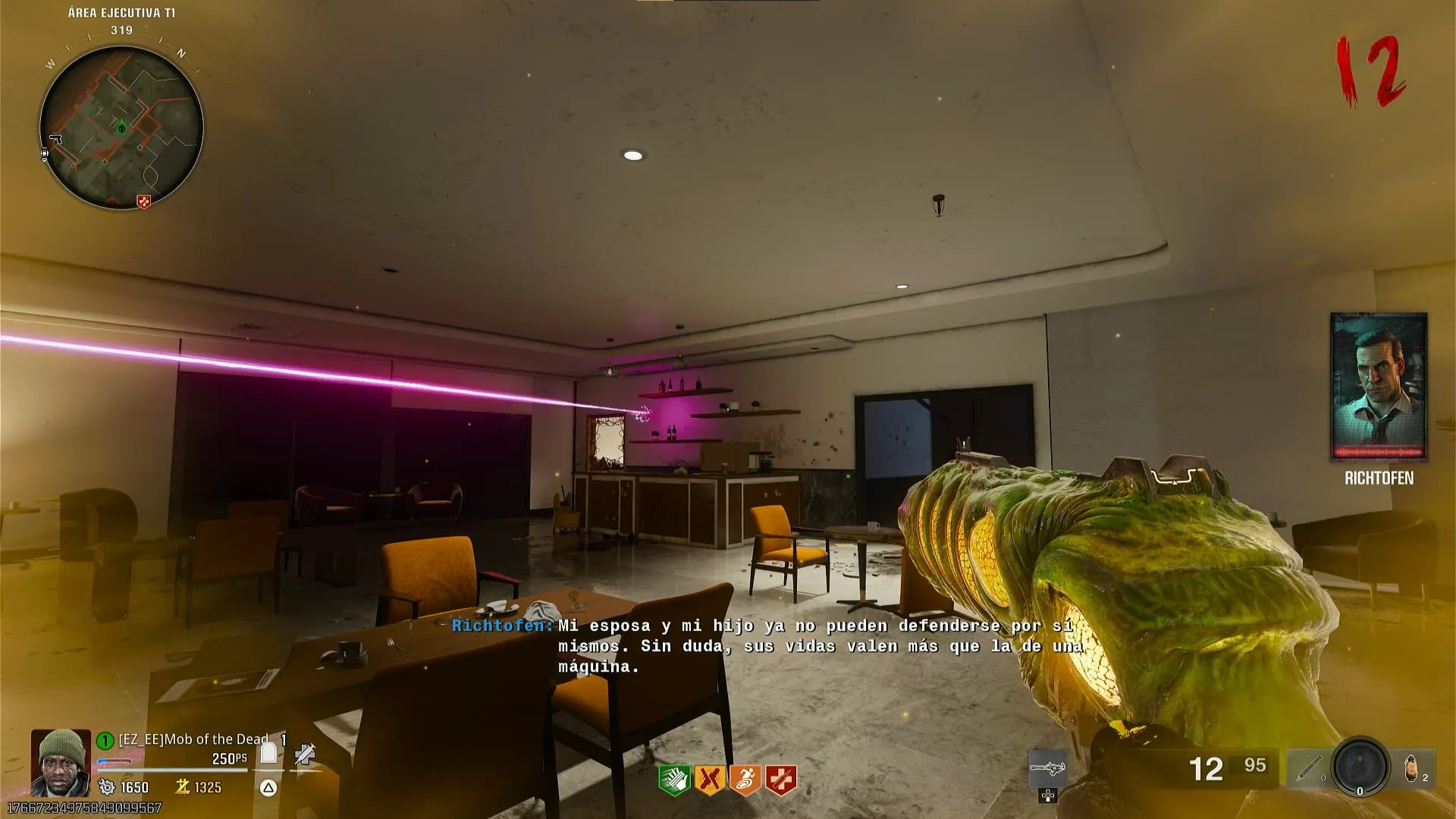Click the circular minimap

(x=121, y=127)
